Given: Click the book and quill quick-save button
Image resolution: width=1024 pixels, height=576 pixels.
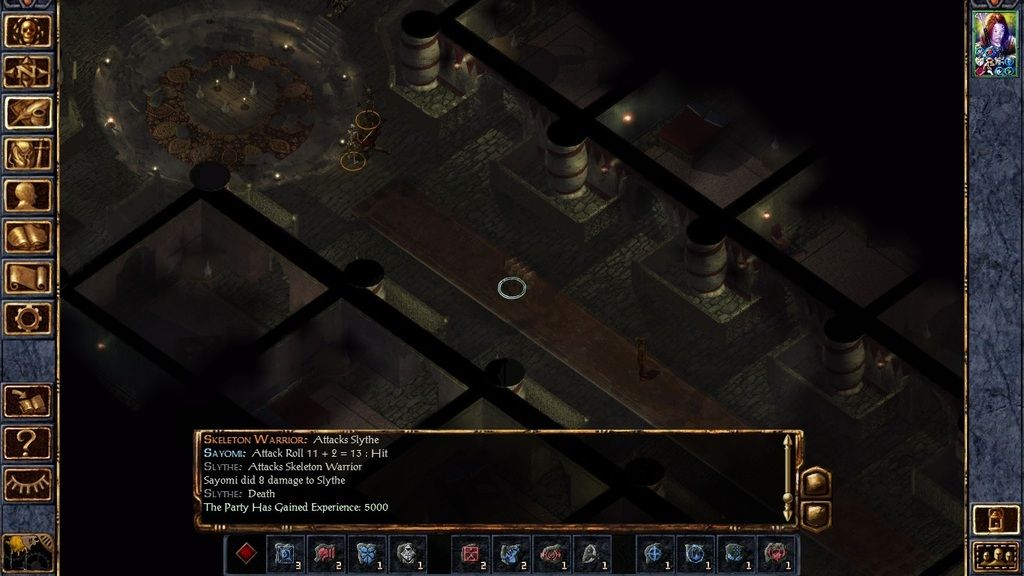Looking at the screenshot, I should pyautogui.click(x=28, y=401).
